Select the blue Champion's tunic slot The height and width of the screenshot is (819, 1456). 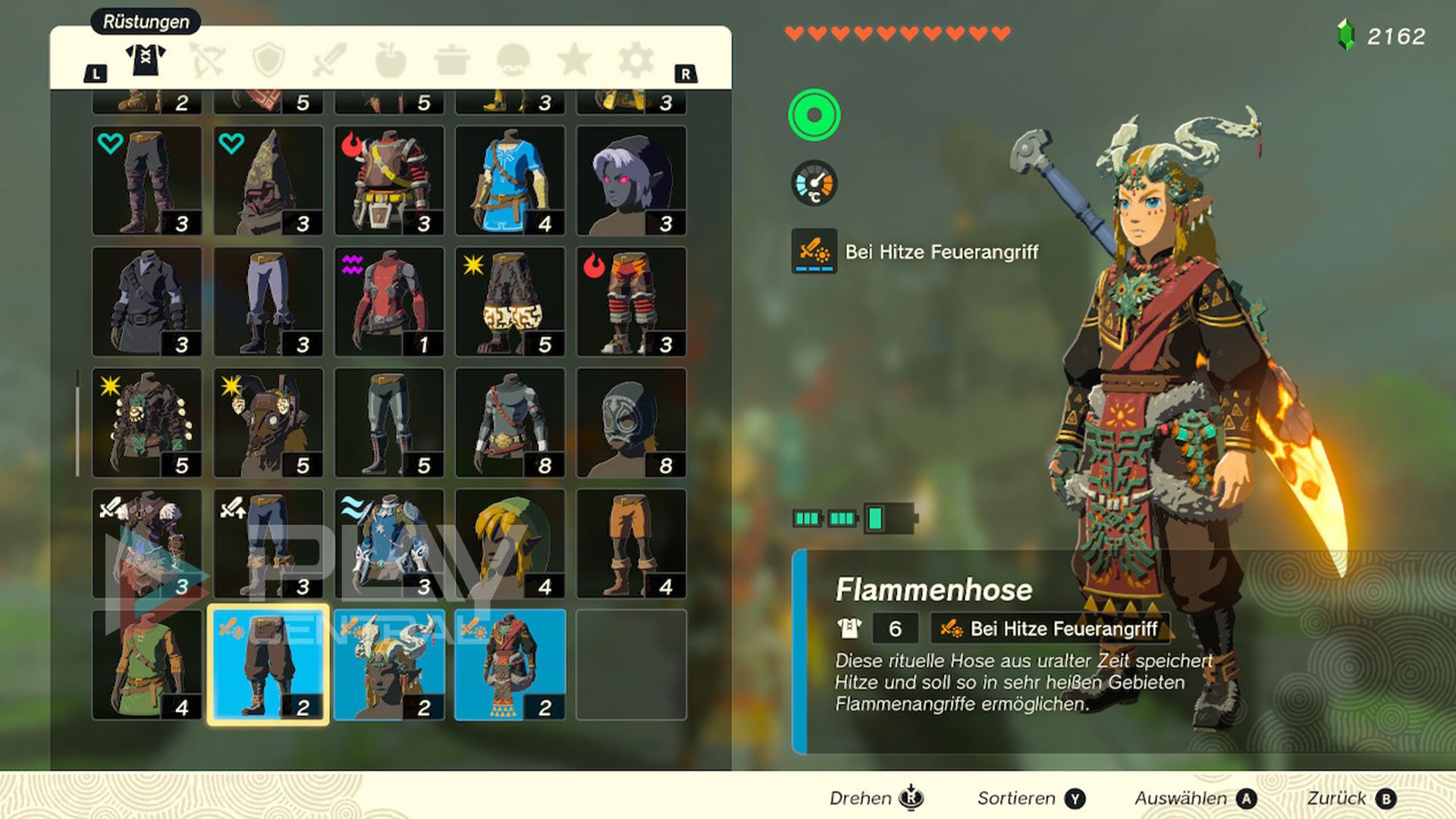pos(510,180)
